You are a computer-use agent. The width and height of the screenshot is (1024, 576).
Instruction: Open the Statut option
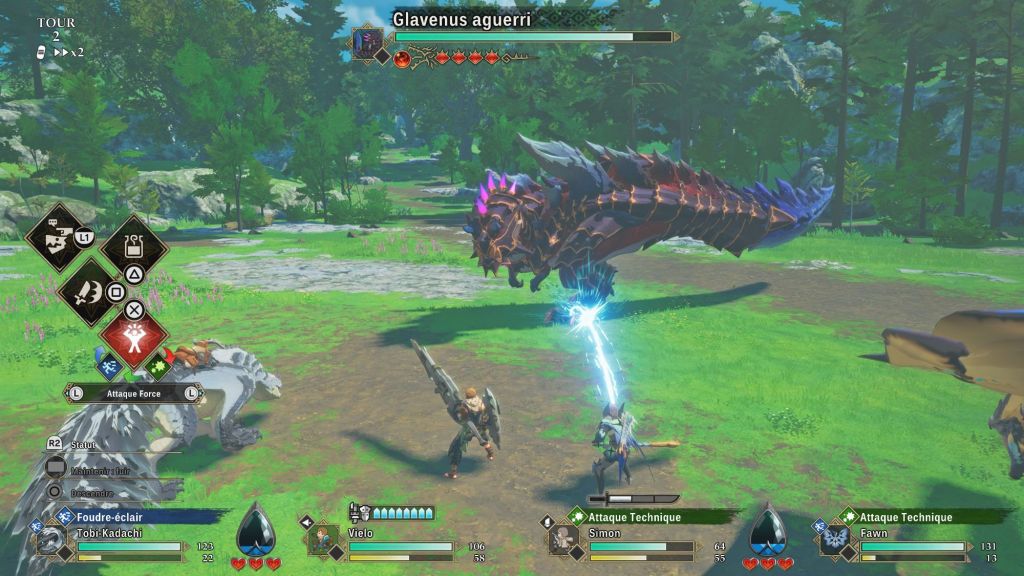point(80,443)
